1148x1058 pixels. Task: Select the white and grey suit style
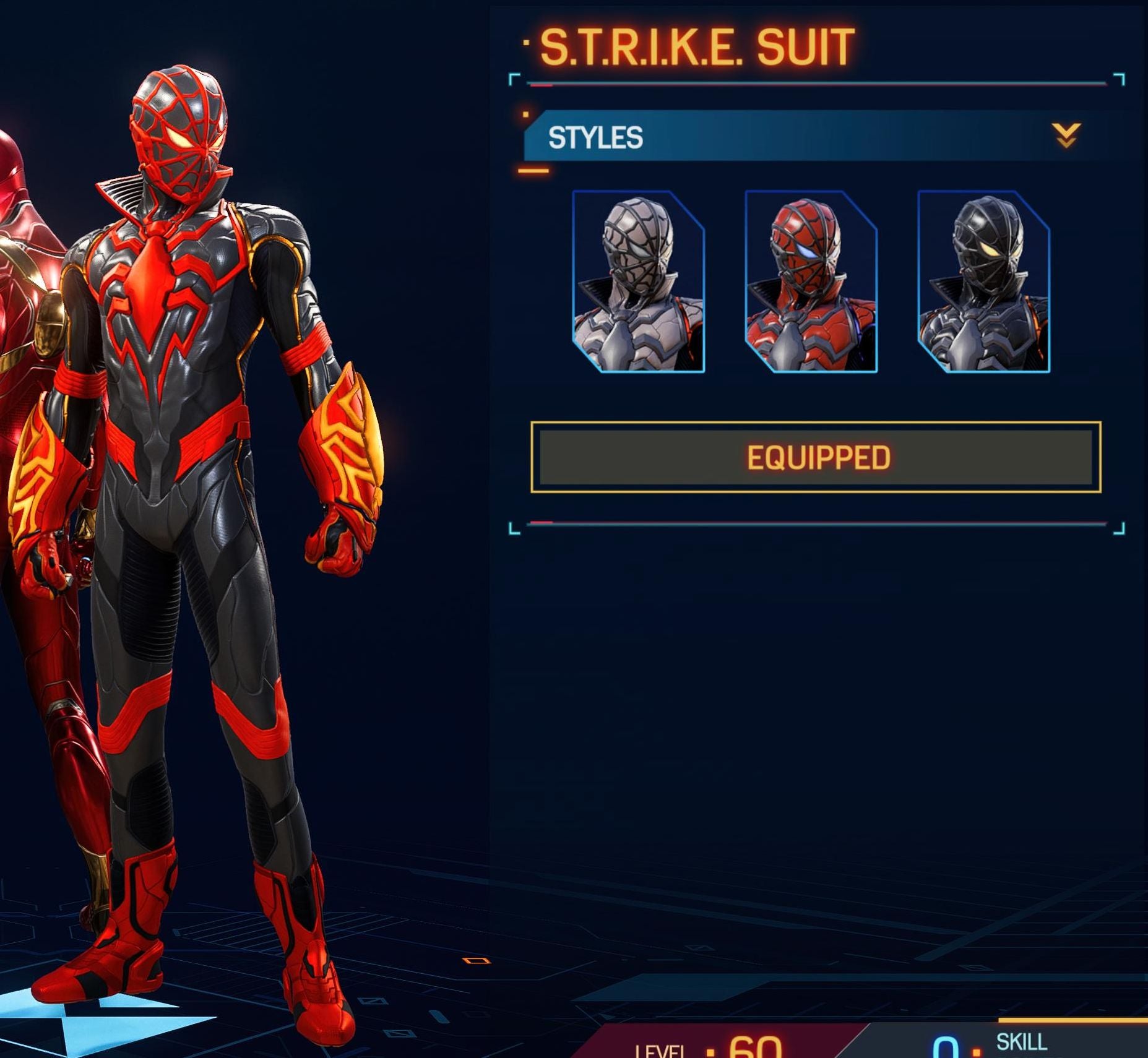pos(638,282)
